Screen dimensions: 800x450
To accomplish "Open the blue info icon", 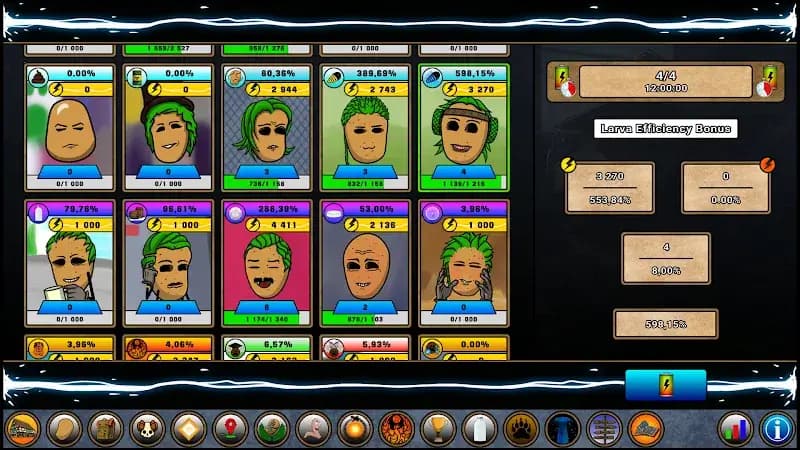I will [776, 428].
